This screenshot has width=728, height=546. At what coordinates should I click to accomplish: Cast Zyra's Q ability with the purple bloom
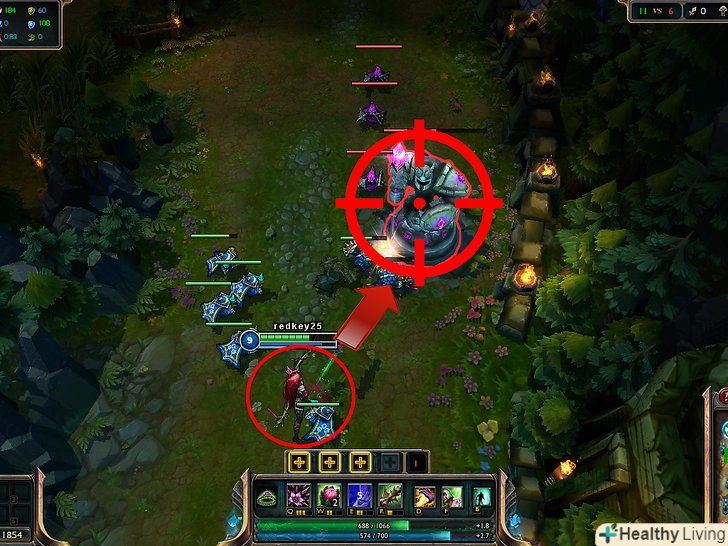click(x=300, y=496)
